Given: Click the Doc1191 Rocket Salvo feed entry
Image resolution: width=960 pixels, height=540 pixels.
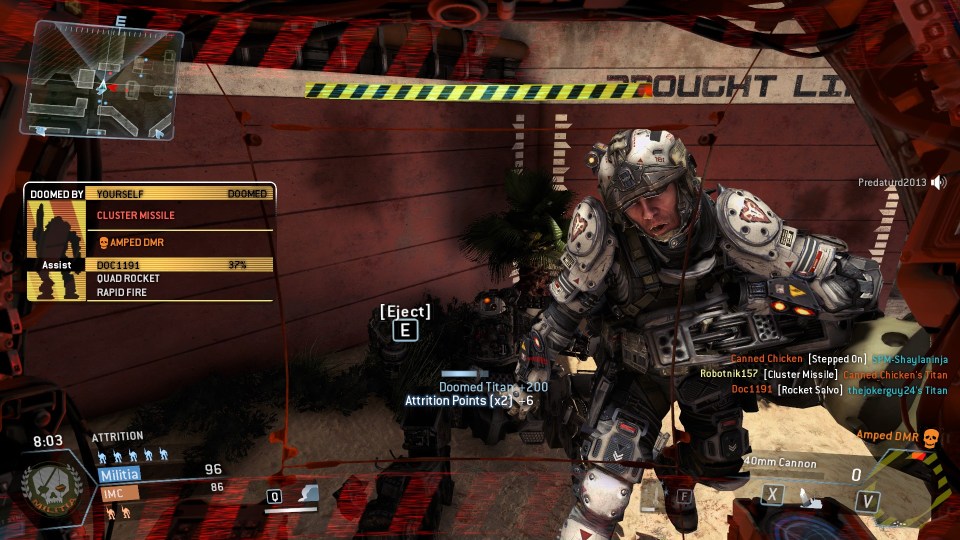Looking at the screenshot, I should coord(839,389).
